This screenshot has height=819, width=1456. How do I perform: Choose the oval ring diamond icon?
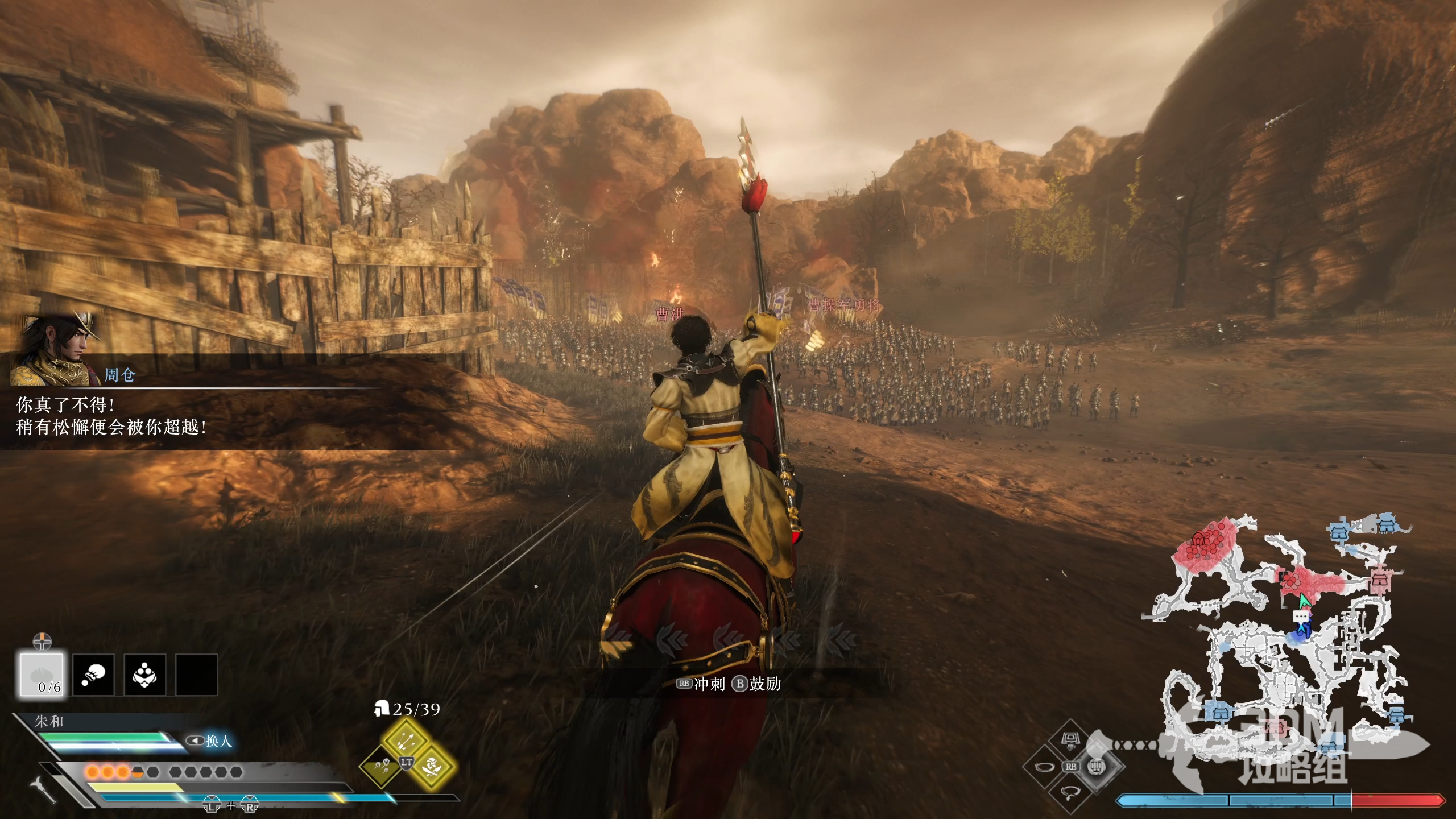click(x=1044, y=767)
